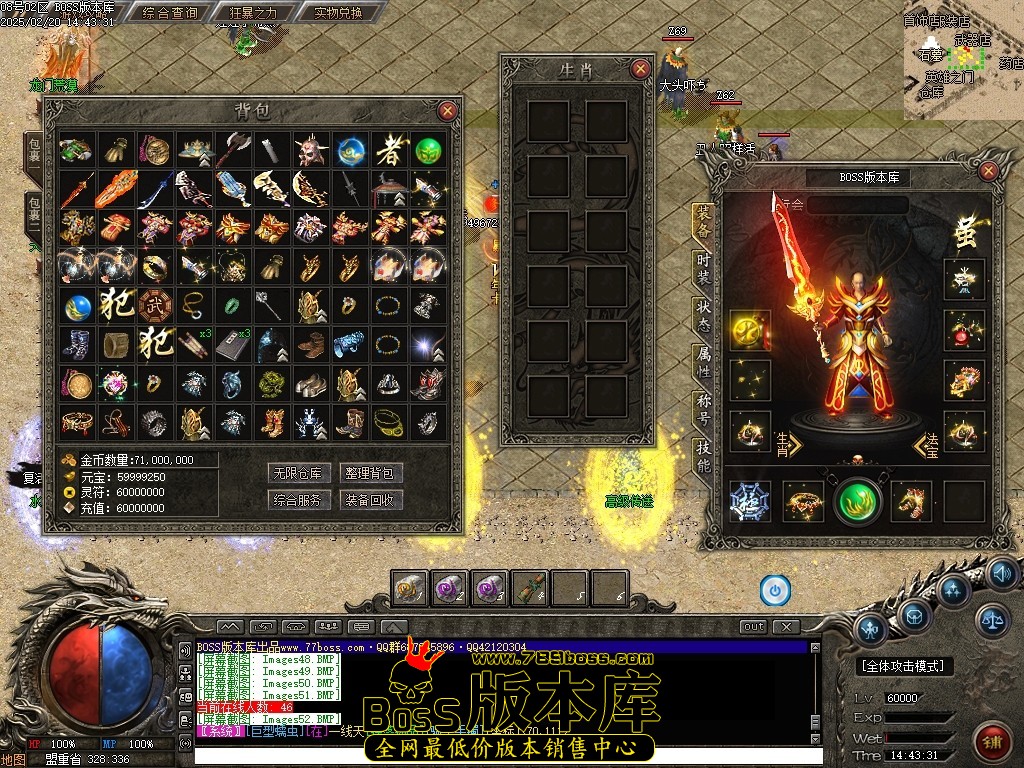Toggle the 全体攻击模式 attack mode label
This screenshot has width=1024, height=768.
point(906,666)
